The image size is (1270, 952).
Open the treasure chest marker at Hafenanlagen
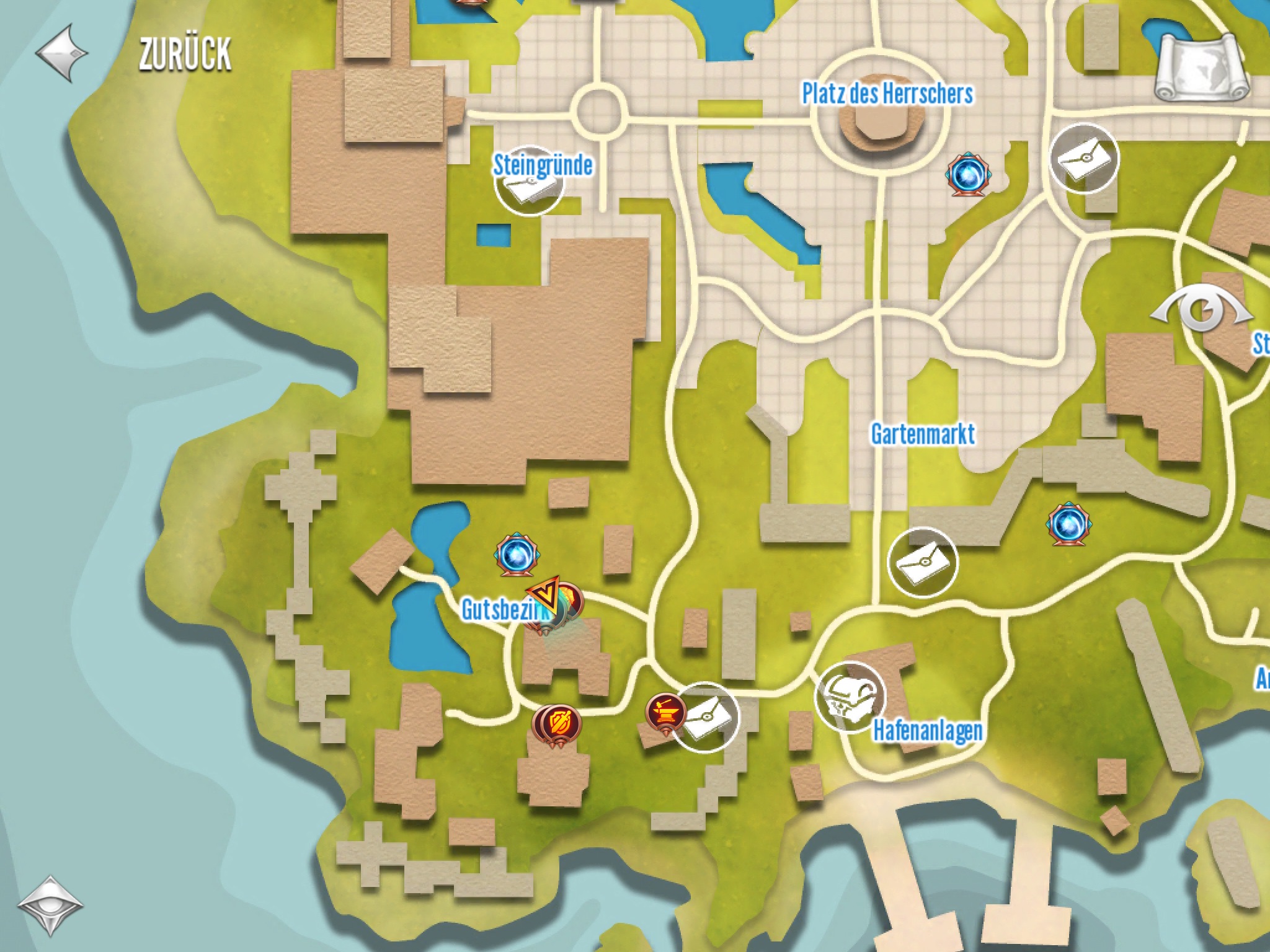(849, 697)
